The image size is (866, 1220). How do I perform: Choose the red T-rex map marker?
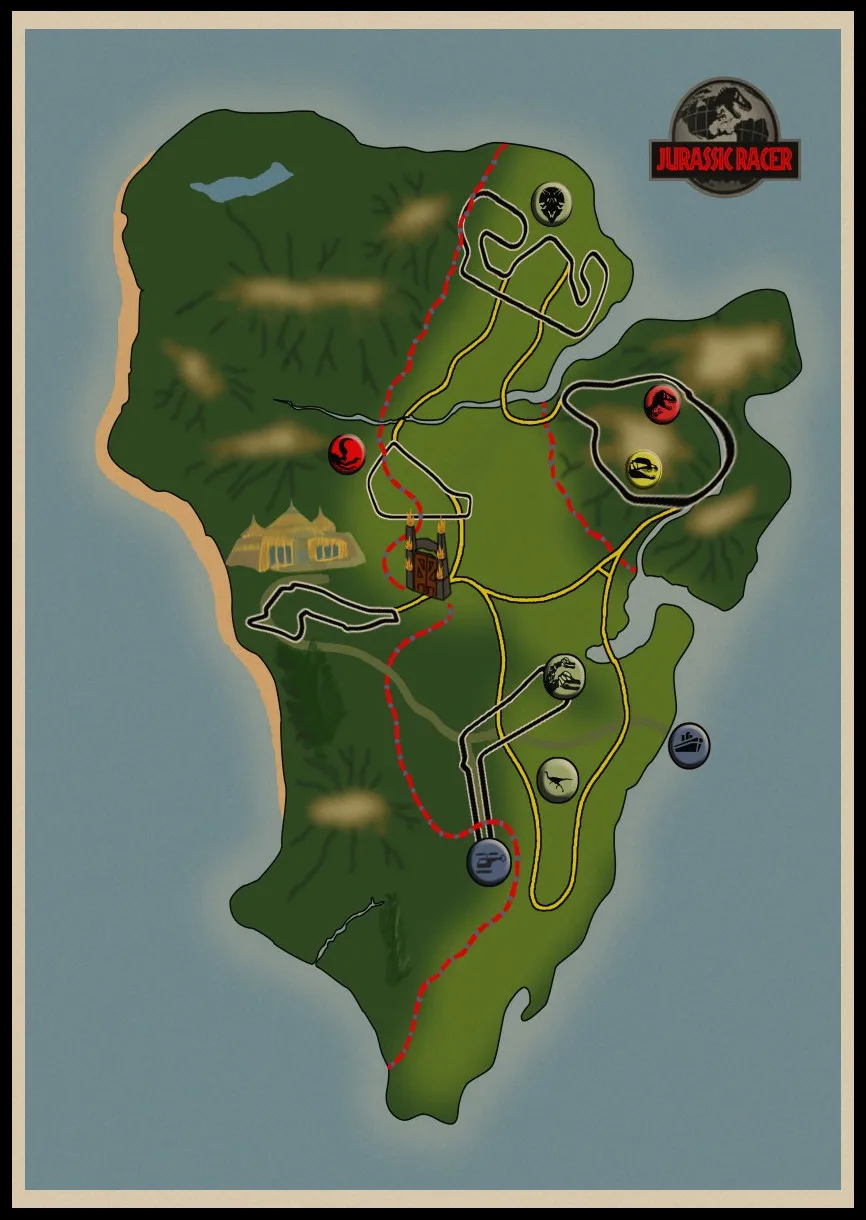662,403
